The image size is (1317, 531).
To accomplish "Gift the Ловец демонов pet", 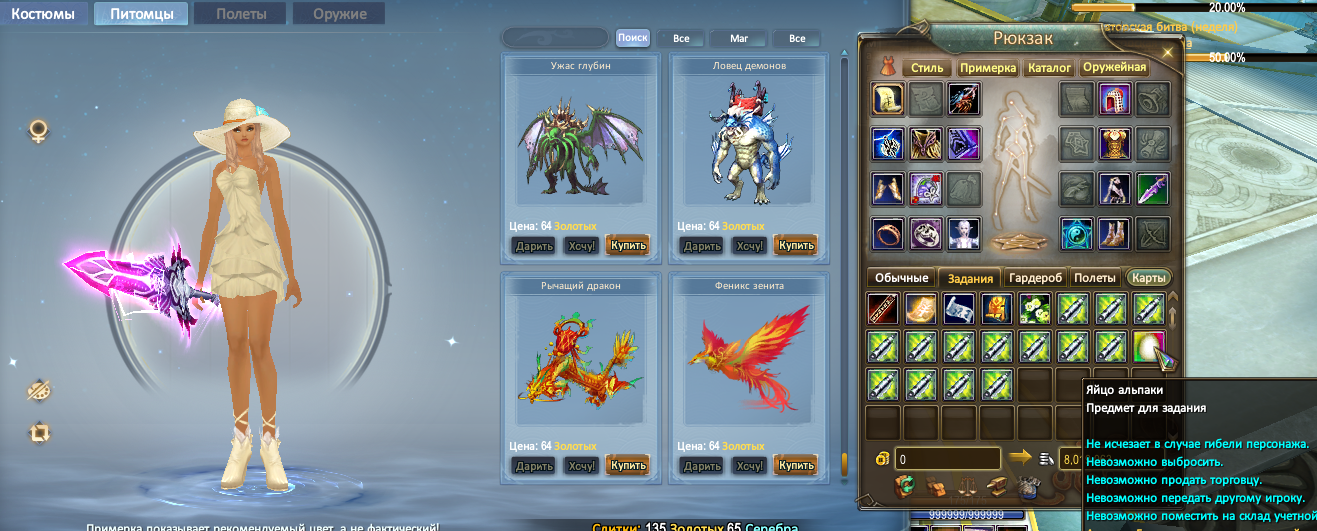I will point(703,245).
